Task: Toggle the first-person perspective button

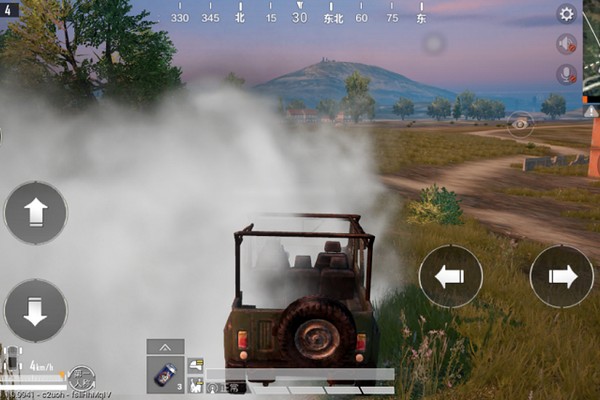Action: (82, 378)
